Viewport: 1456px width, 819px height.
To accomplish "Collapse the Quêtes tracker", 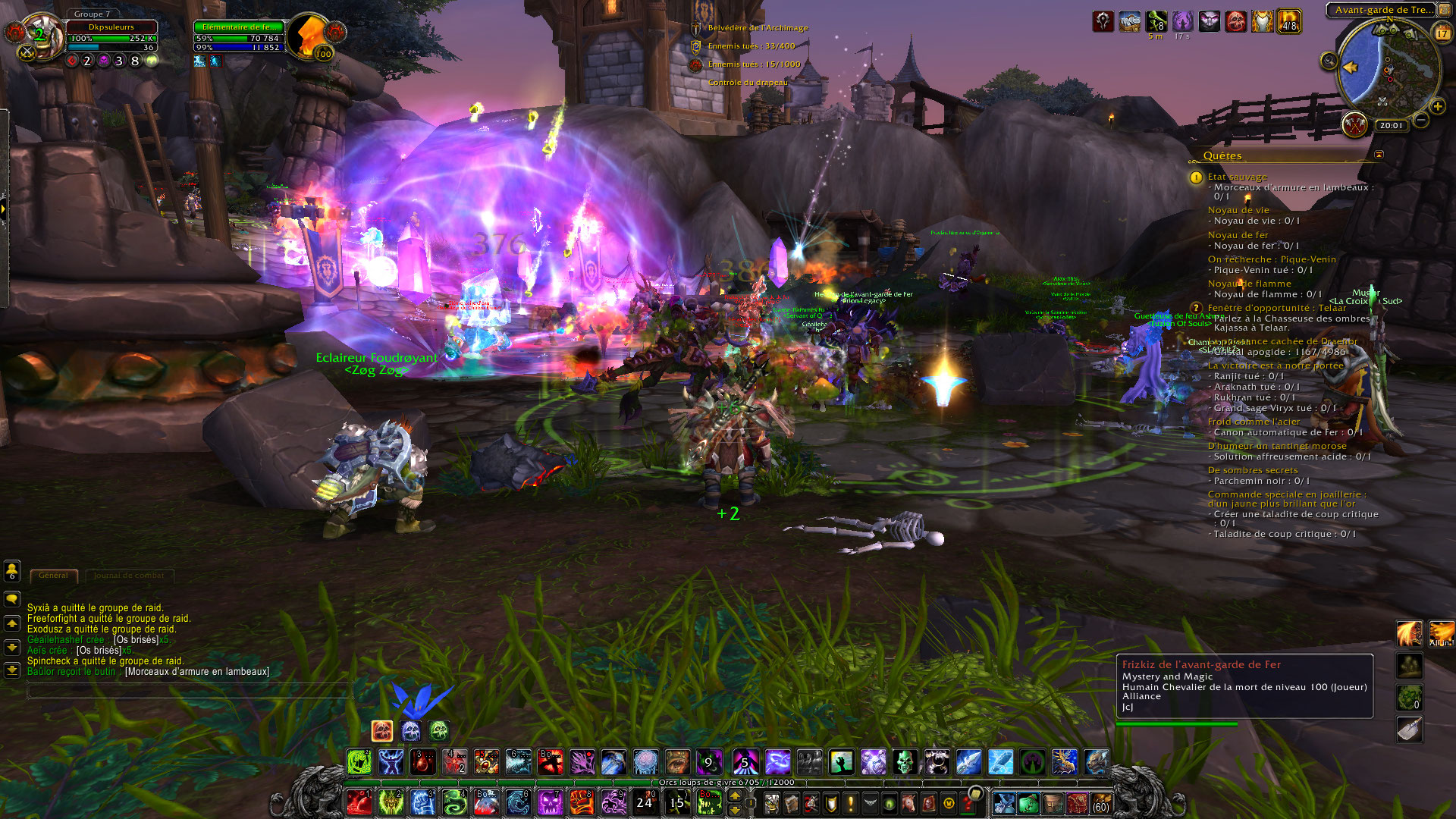I will (1379, 155).
